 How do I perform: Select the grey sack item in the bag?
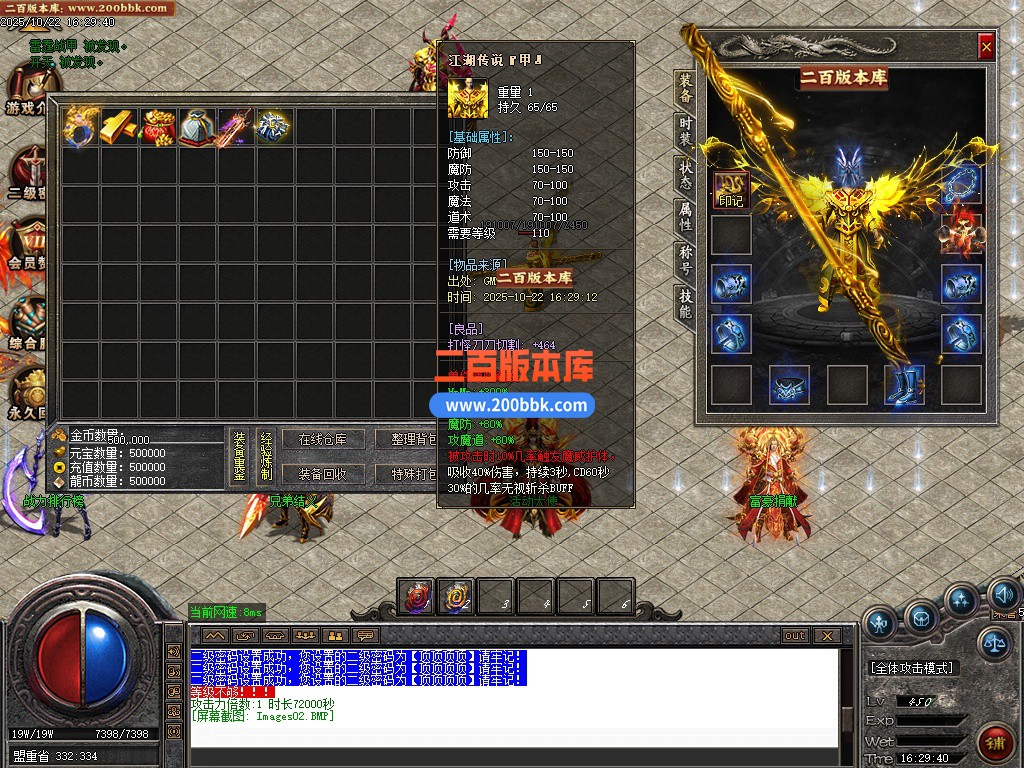(x=197, y=127)
